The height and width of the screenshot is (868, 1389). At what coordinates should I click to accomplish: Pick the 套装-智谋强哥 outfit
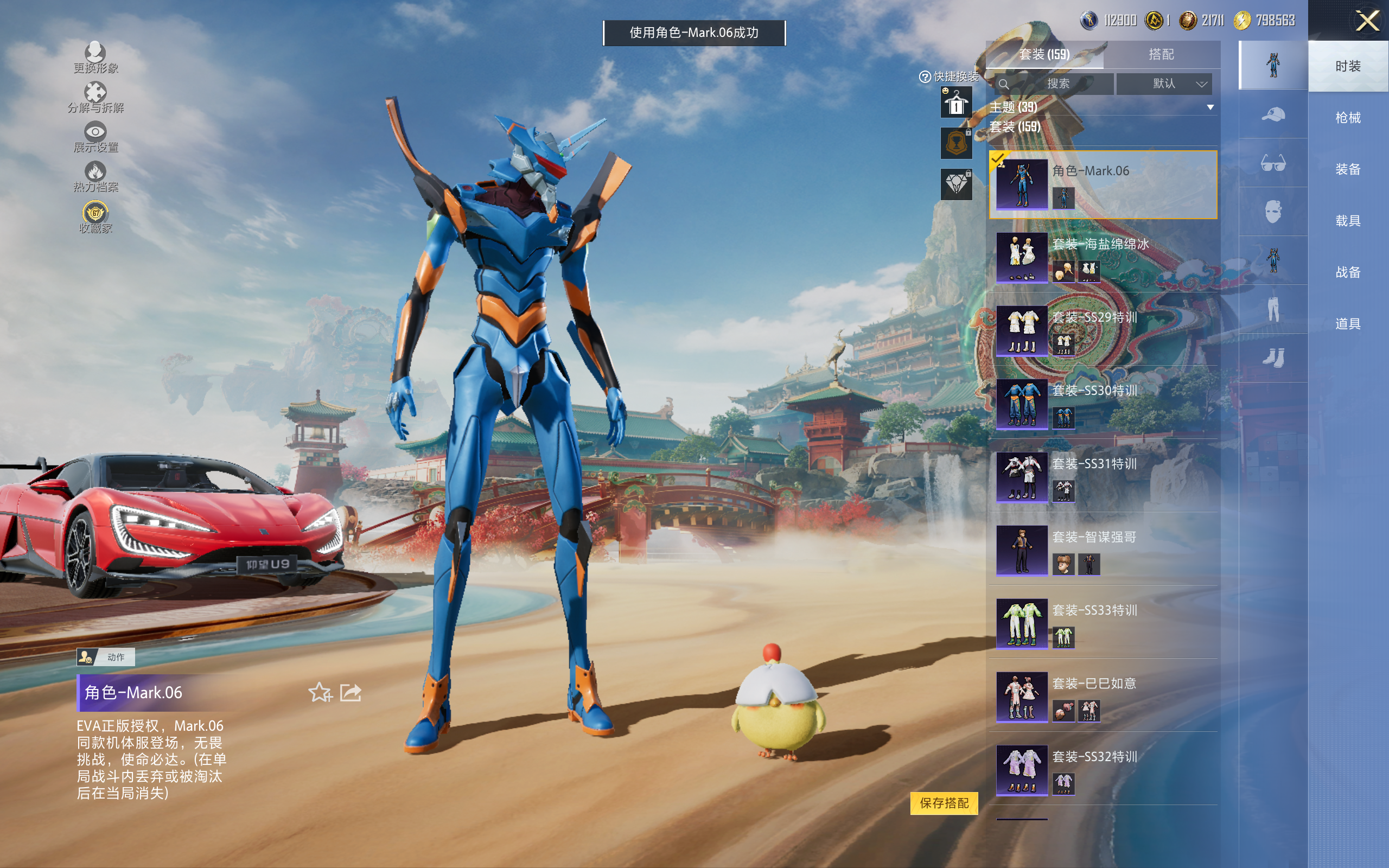pyautogui.click(x=1102, y=551)
